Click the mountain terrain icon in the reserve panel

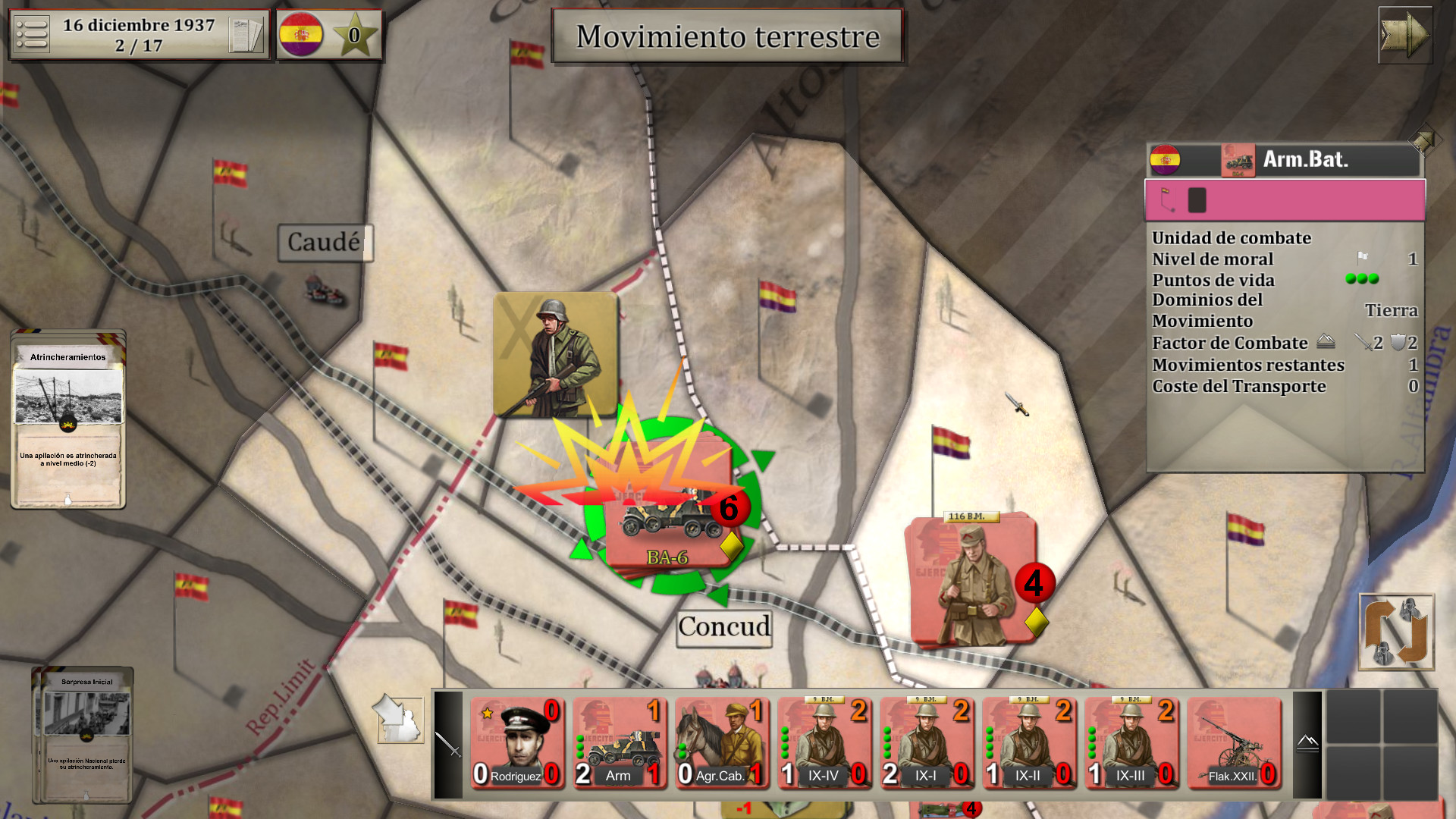coord(1306,744)
